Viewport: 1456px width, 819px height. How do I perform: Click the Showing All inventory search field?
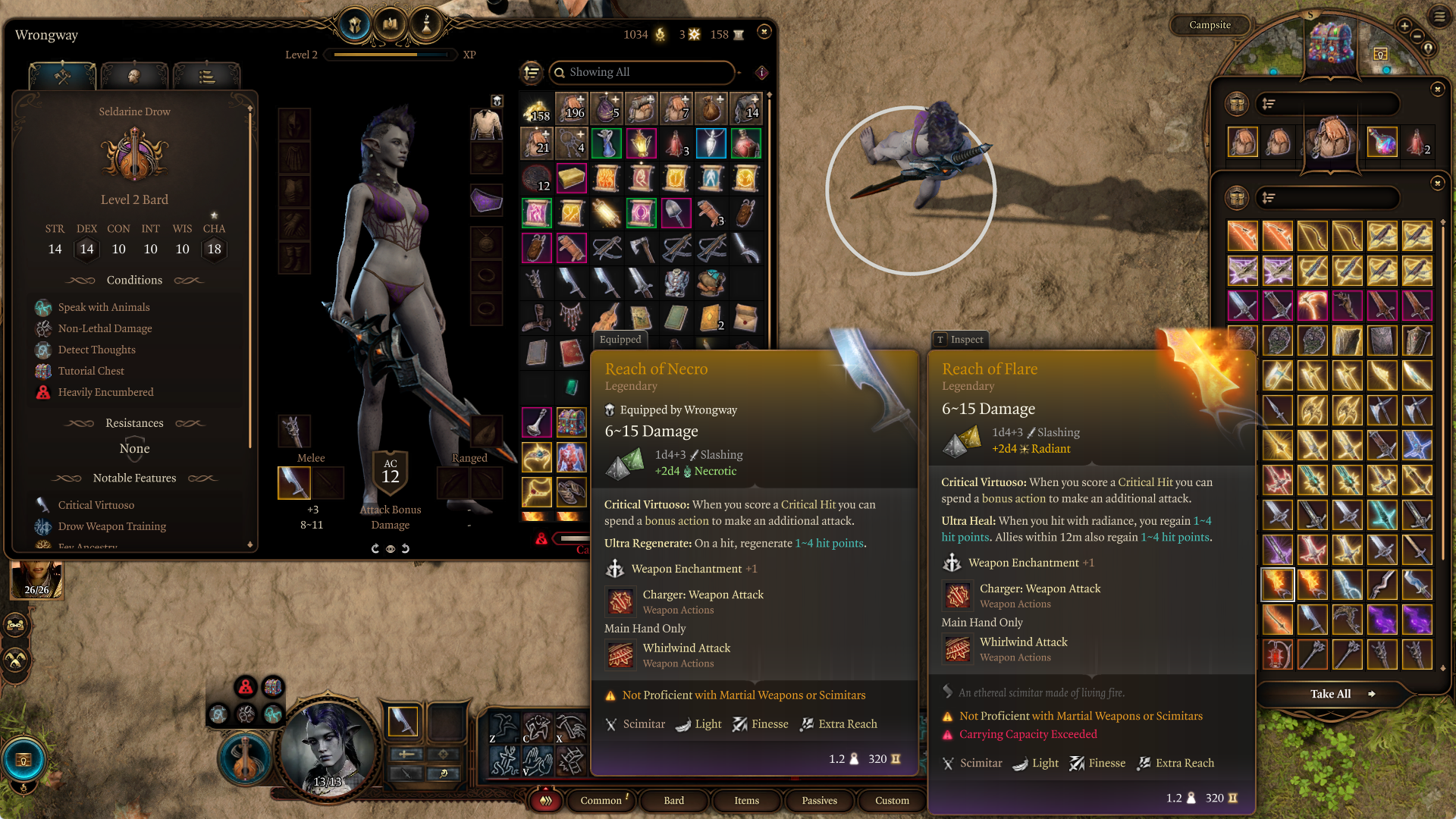642,72
